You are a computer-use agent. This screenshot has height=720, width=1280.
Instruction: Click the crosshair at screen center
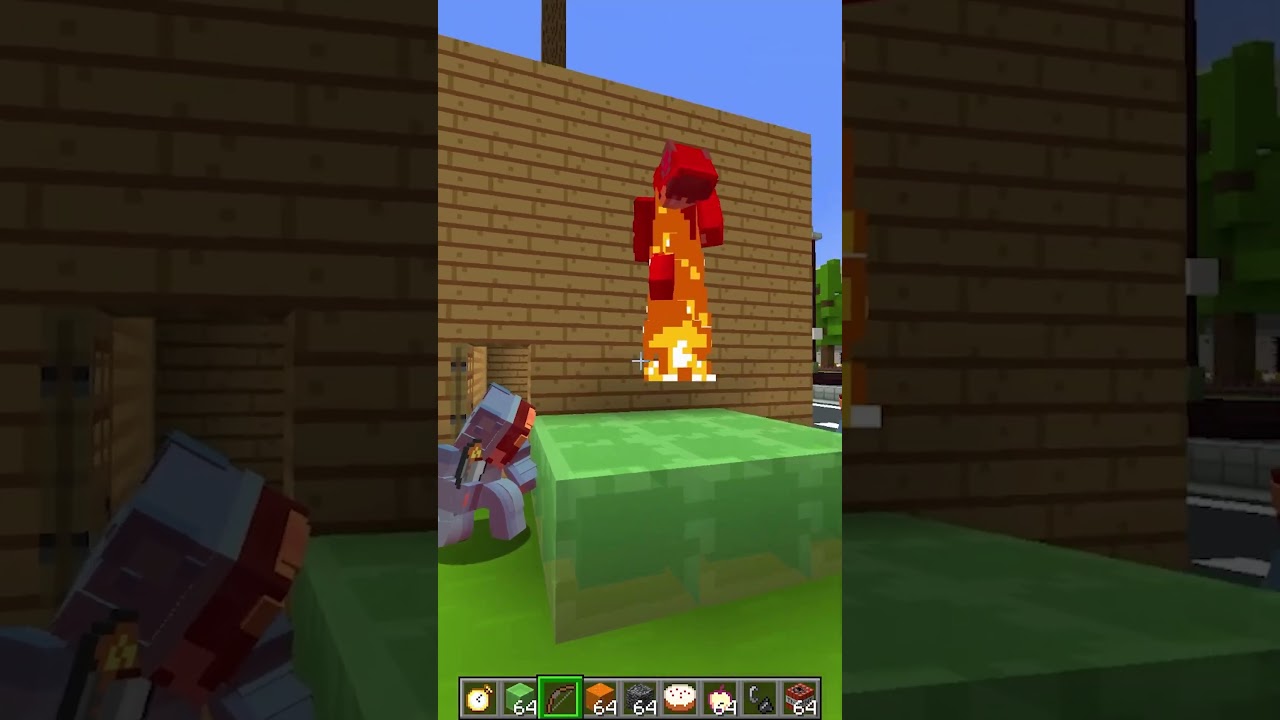coord(639,361)
